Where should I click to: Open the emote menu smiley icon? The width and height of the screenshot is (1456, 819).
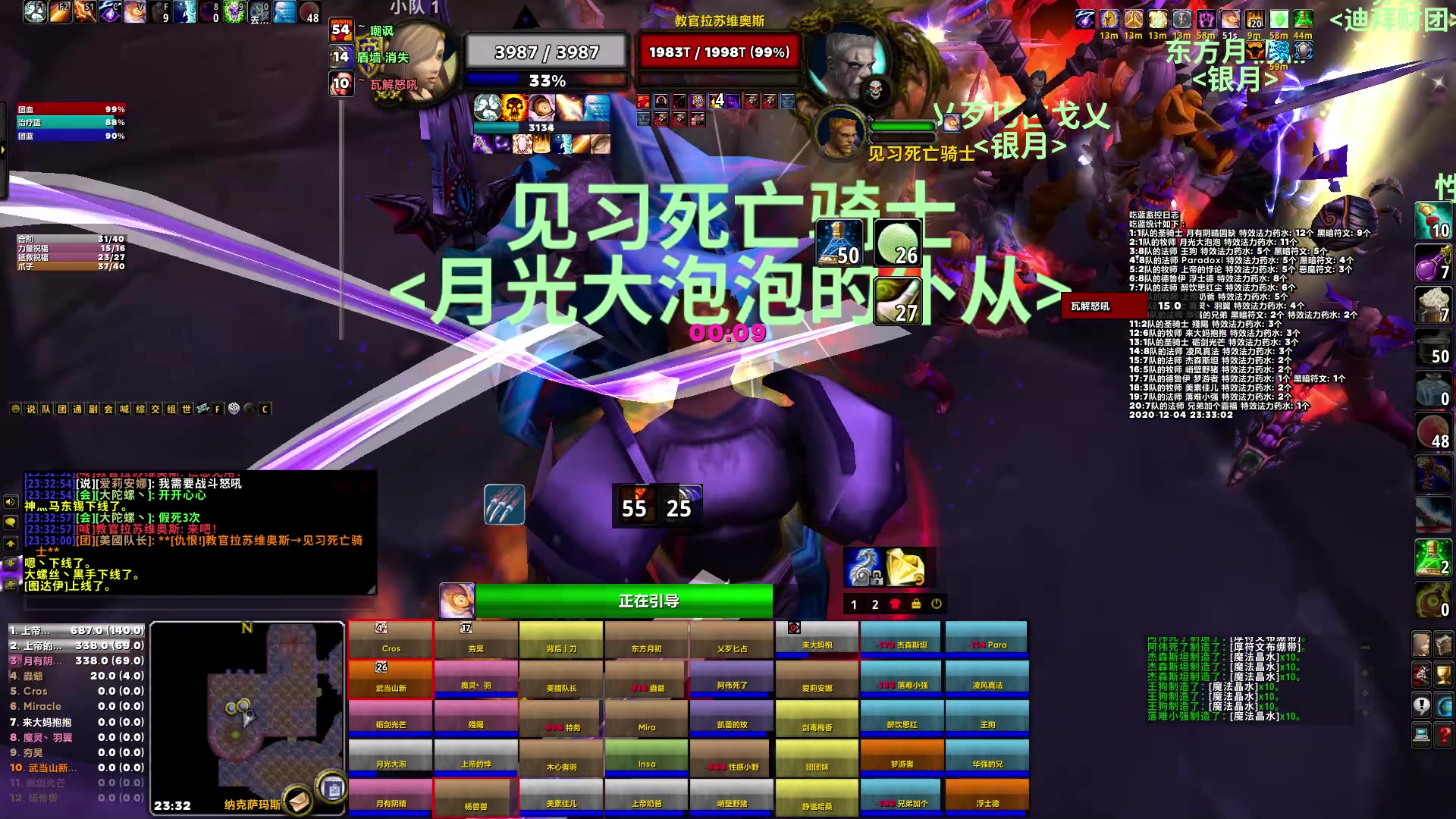[16, 409]
